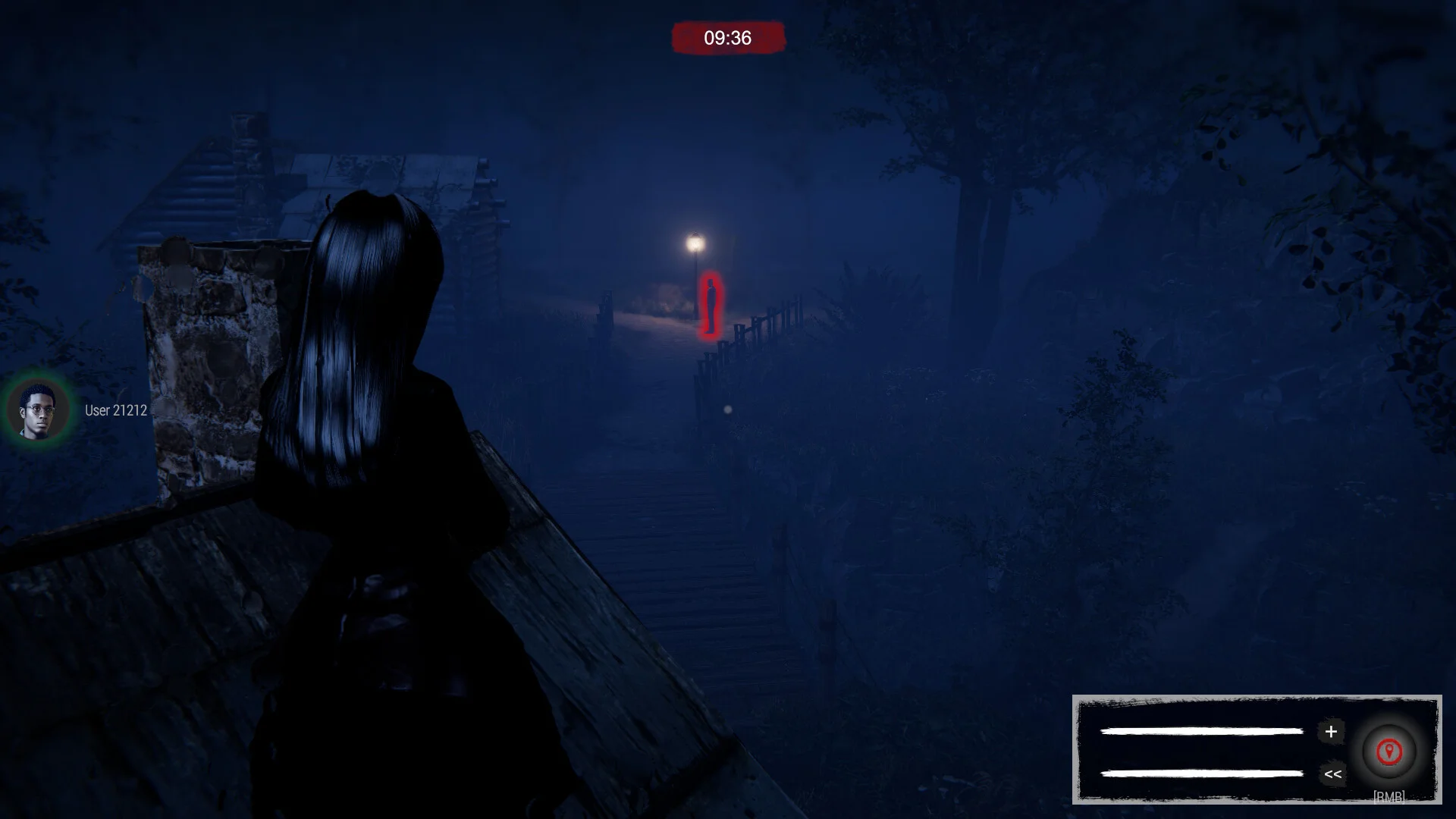Image resolution: width=1456 pixels, height=819 pixels.
Task: Click the plus icon beside the top bar
Action: click(x=1331, y=732)
